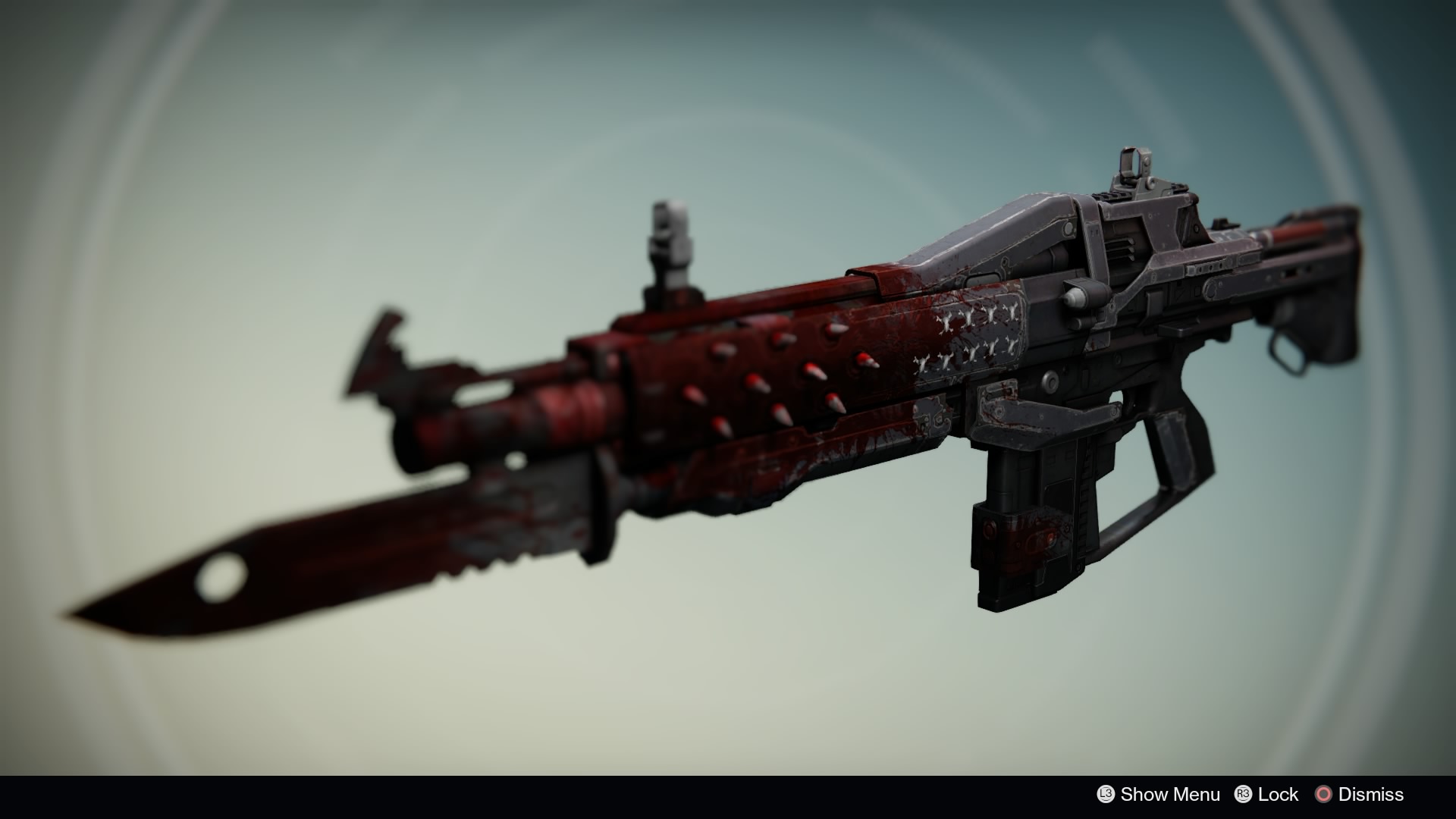This screenshot has height=819, width=1456.
Task: Click the circle button icon beside Dismiss
Action: (x=1325, y=795)
